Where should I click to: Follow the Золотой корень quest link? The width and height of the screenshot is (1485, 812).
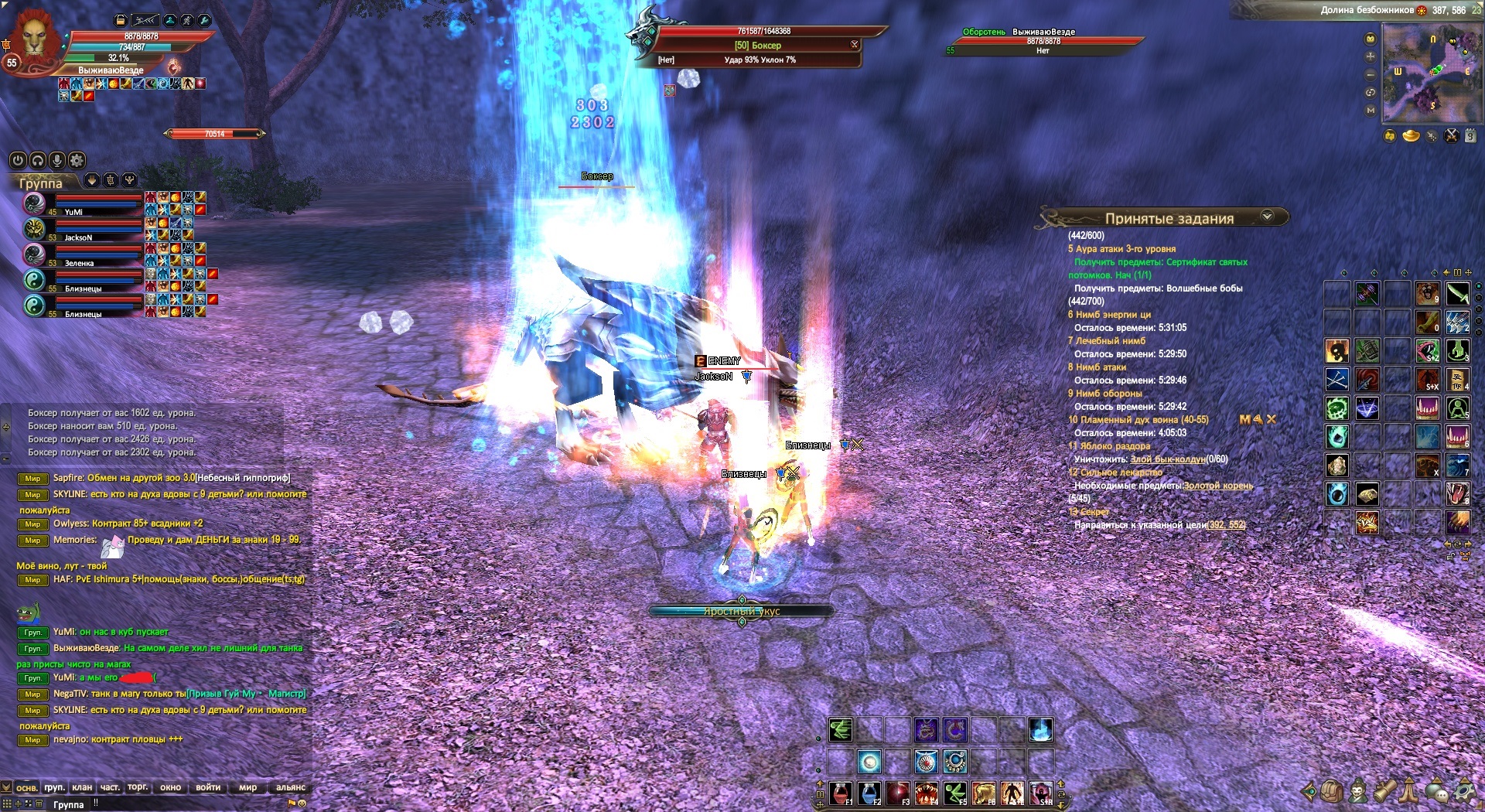[x=1218, y=486]
